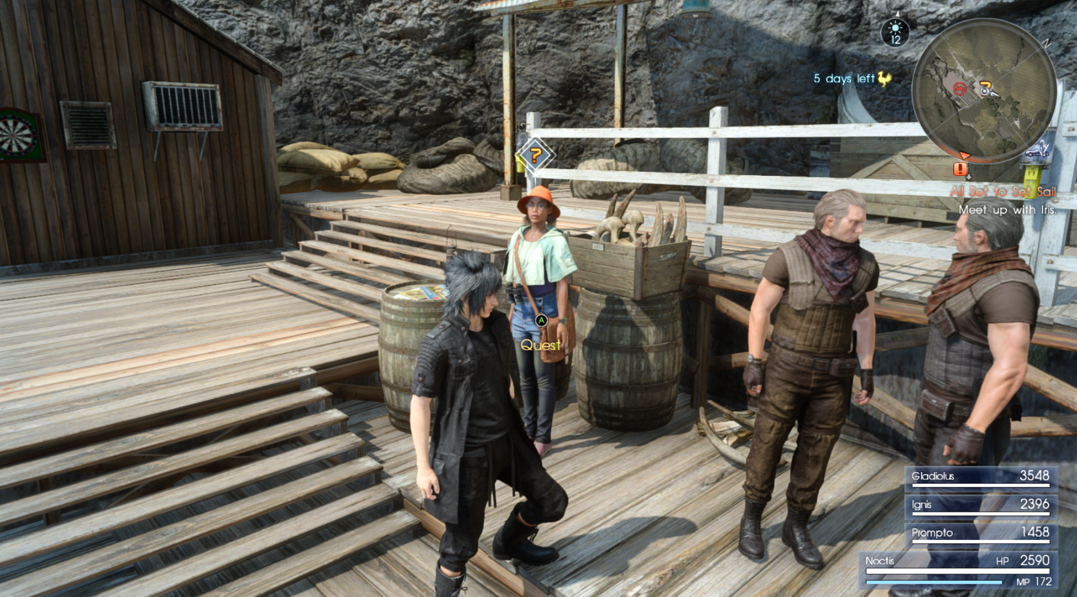Select the yellow chocobo rental icon
This screenshot has width=1077, height=597.
pyautogui.click(x=885, y=79)
